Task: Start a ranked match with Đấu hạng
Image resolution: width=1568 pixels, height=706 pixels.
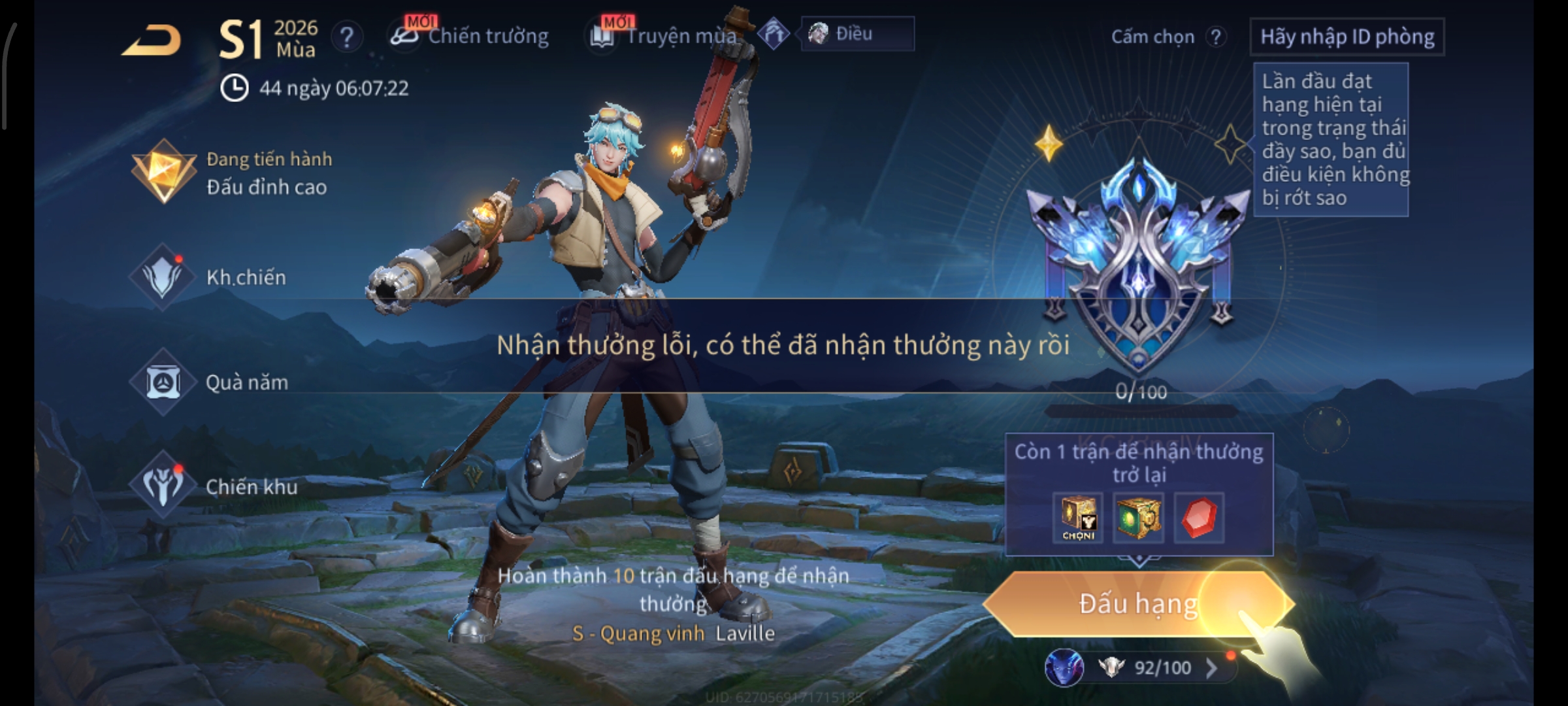Action: (x=1137, y=604)
